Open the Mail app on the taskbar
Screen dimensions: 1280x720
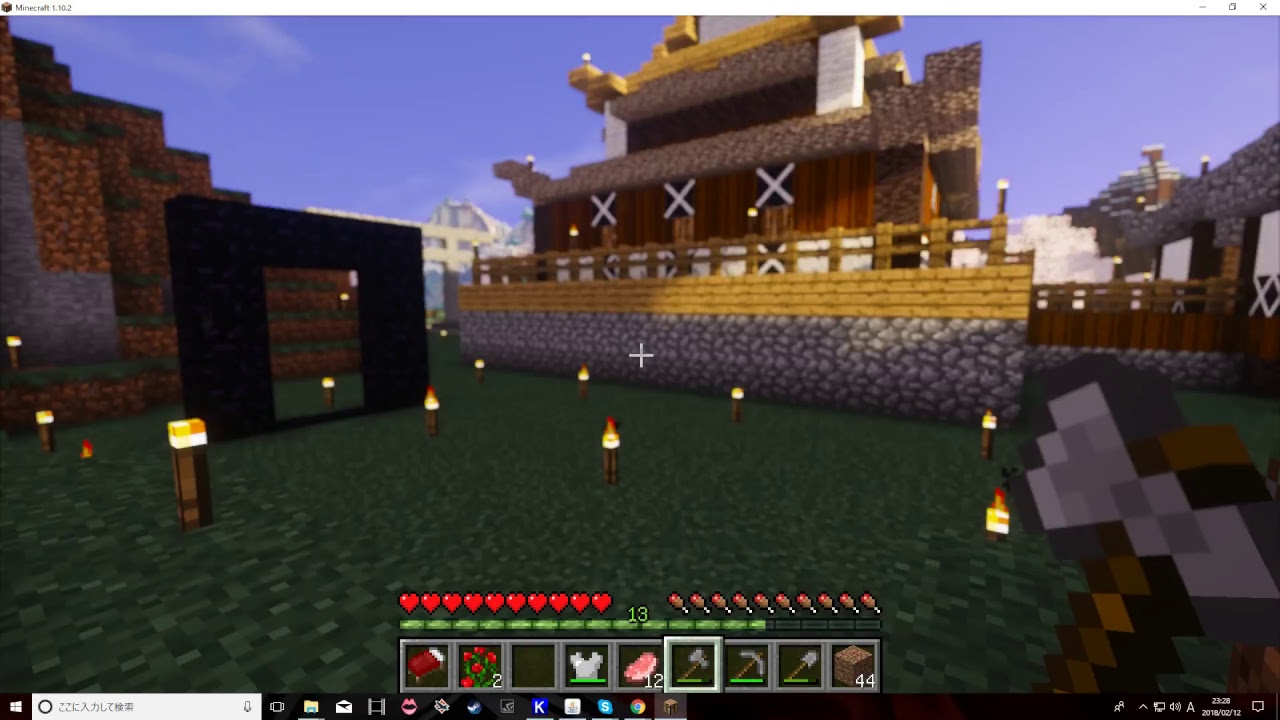click(344, 707)
